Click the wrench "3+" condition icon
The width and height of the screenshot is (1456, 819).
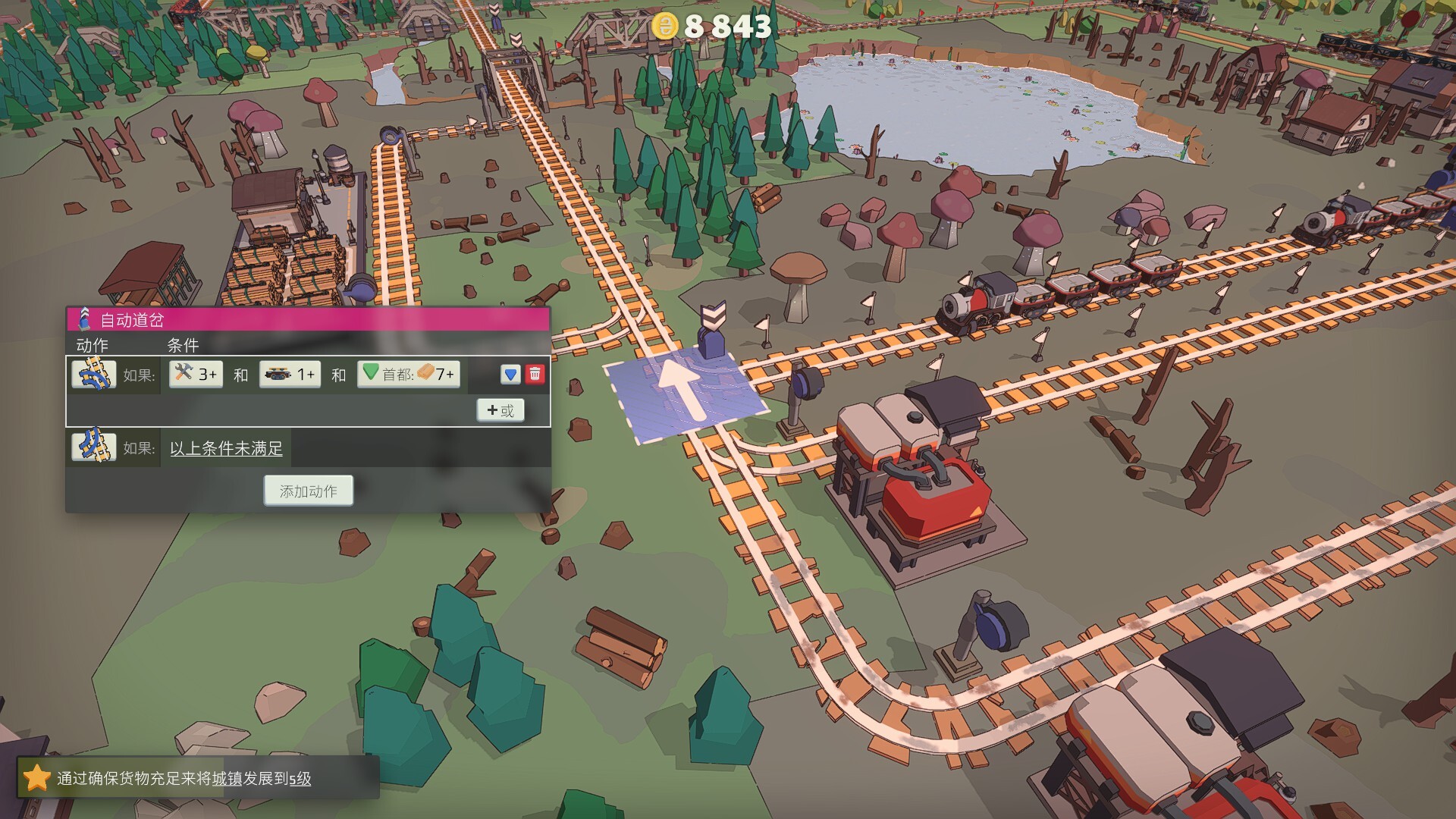tap(194, 374)
